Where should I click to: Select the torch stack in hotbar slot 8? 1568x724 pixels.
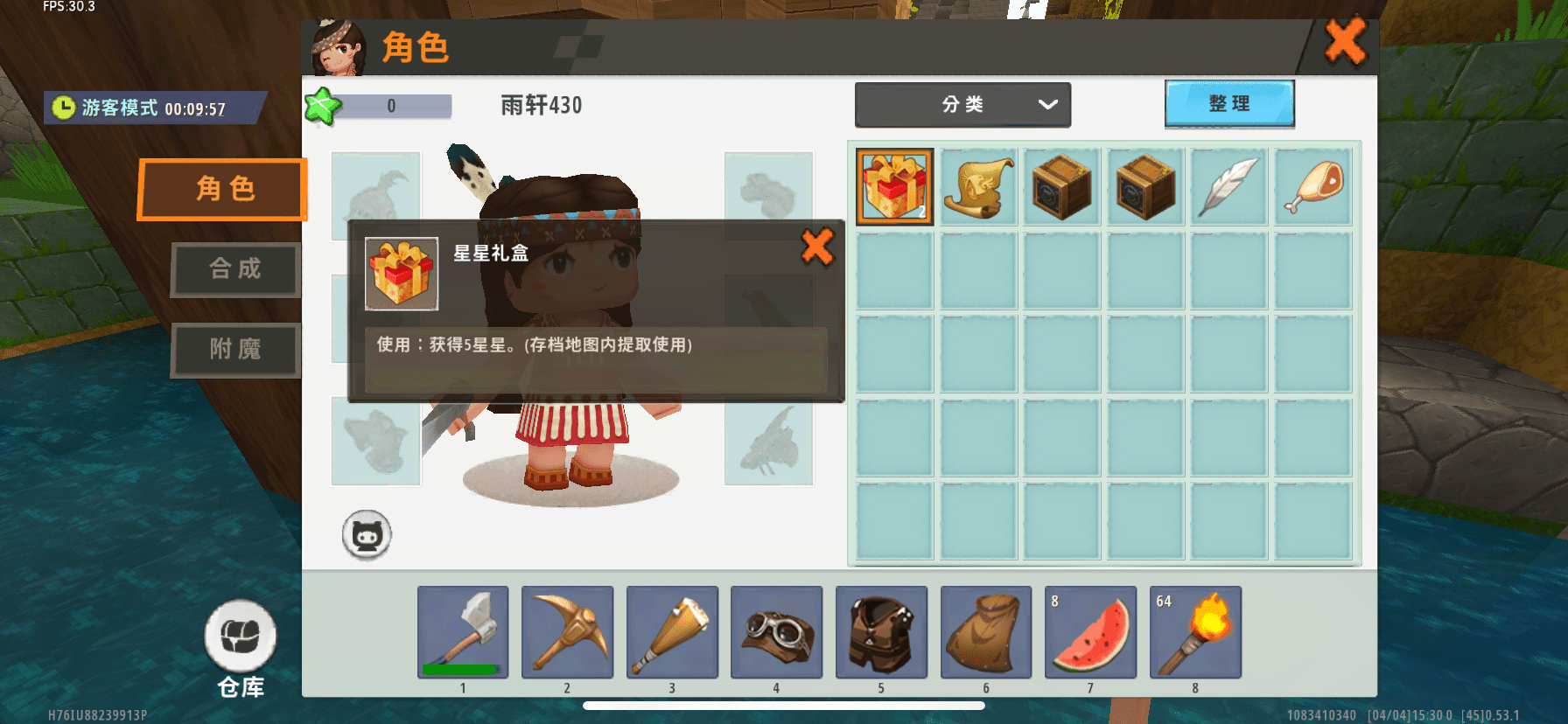[1194, 632]
